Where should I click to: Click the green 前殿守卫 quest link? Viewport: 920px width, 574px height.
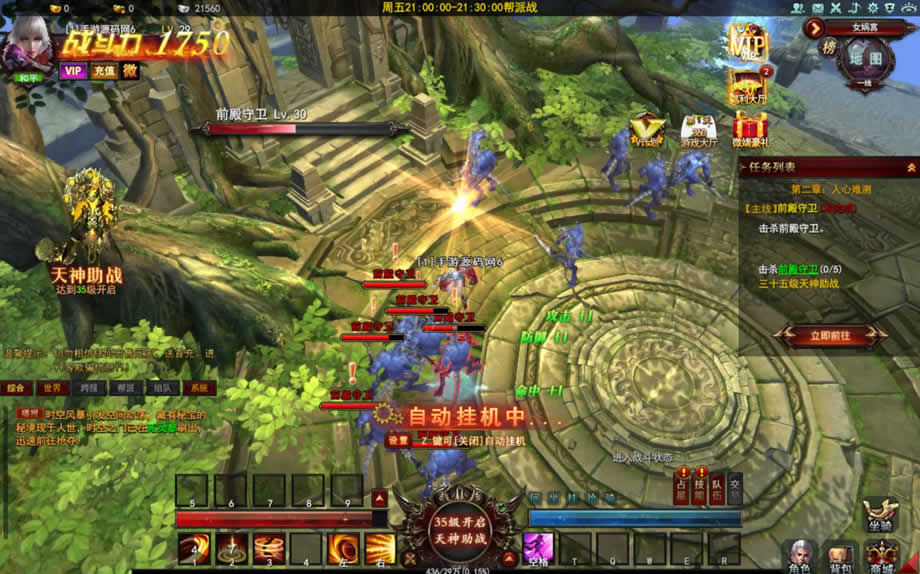coord(799,269)
